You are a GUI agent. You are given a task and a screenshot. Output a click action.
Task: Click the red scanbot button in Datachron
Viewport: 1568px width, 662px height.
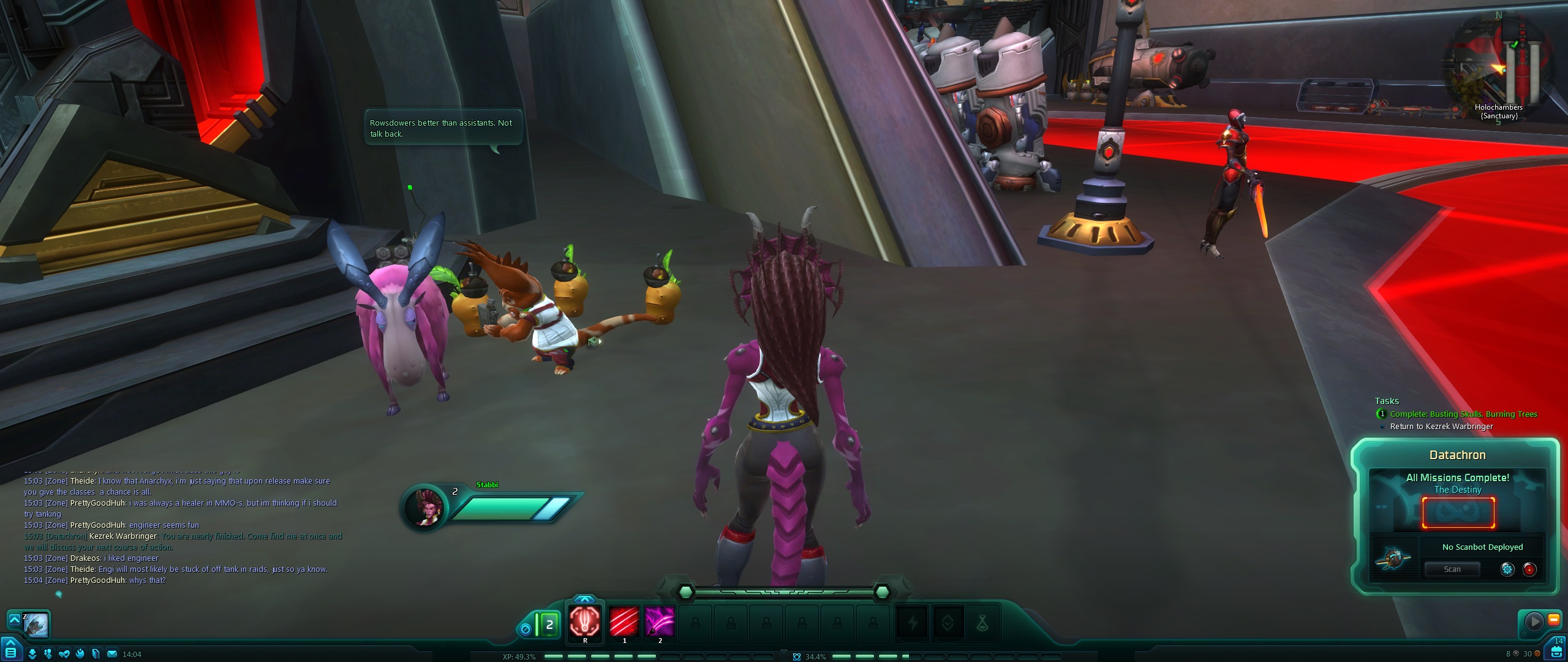tap(1529, 569)
